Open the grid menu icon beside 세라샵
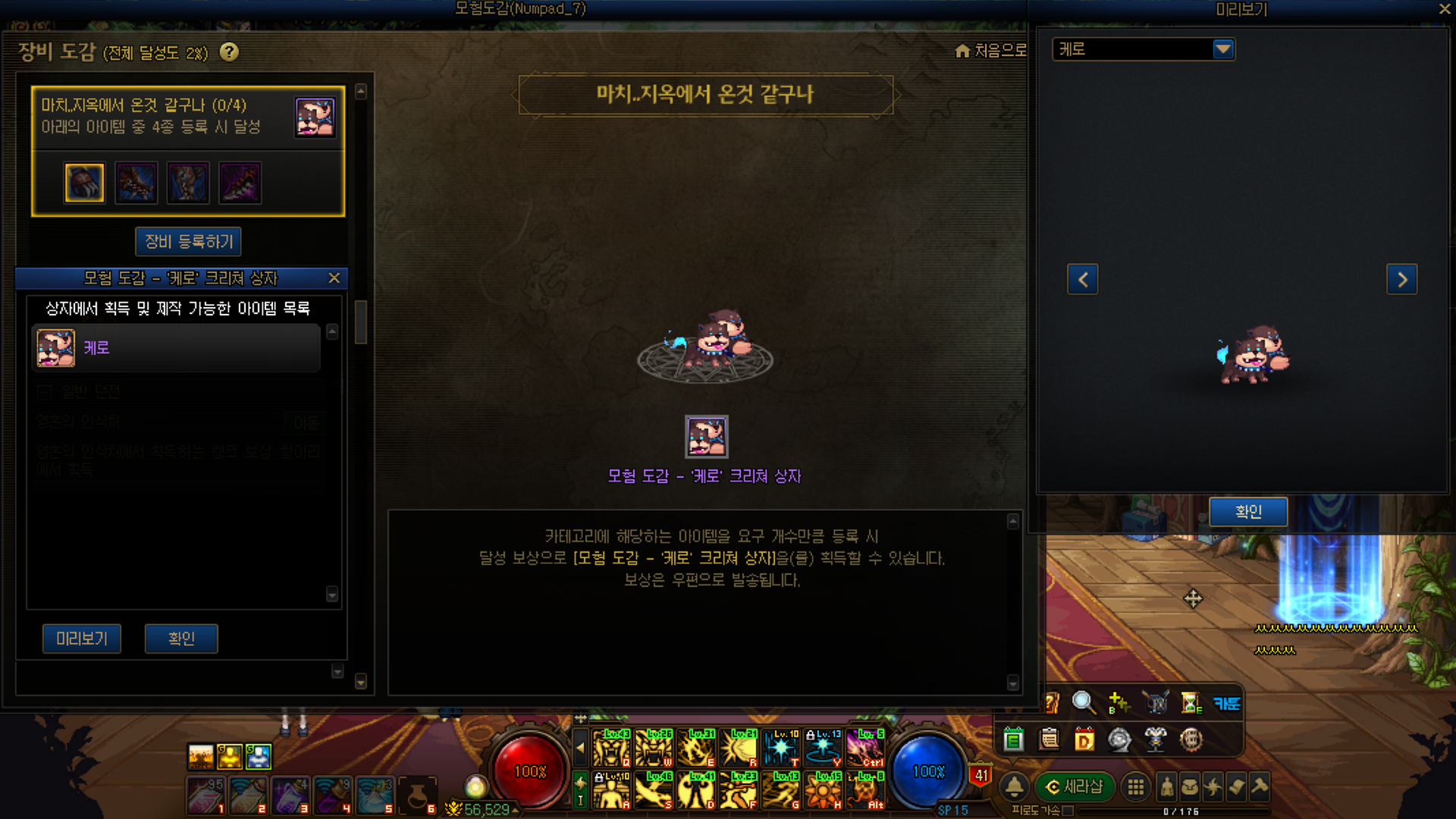 [x=1135, y=787]
